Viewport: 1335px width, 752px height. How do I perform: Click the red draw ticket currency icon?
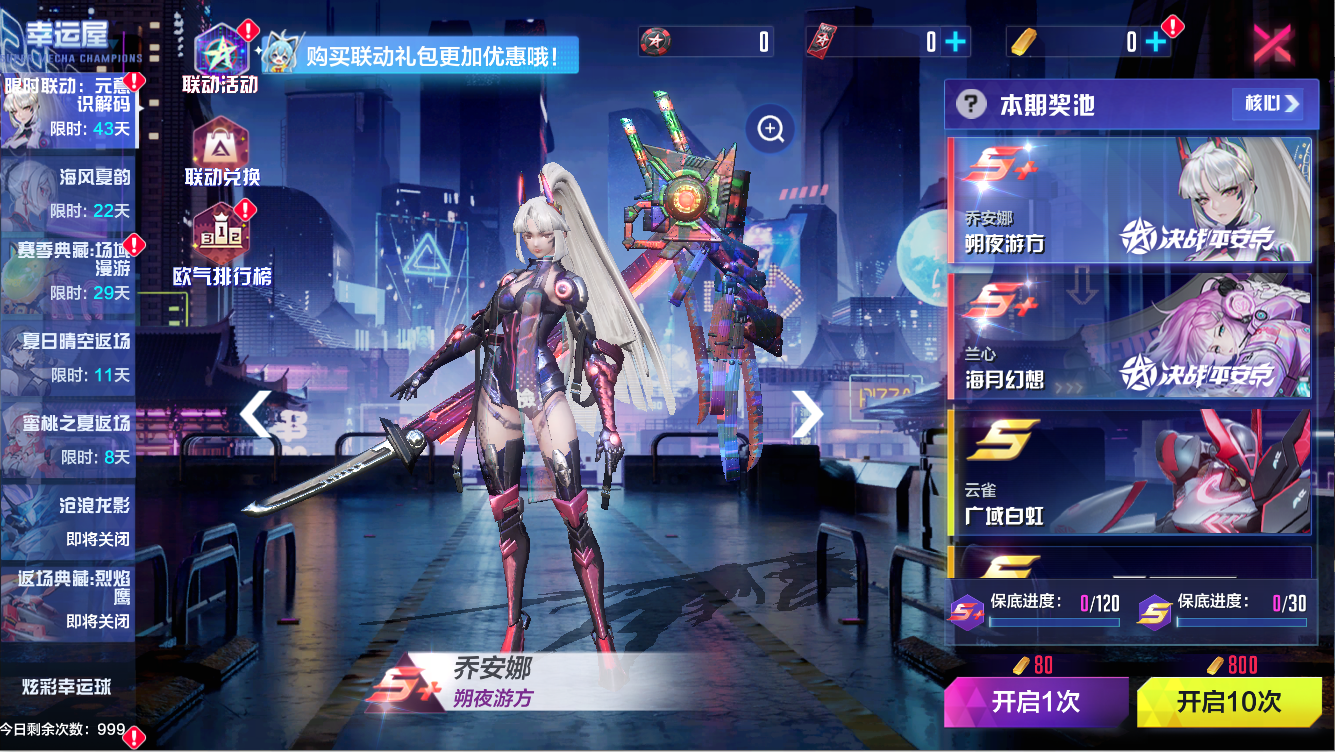(x=822, y=42)
